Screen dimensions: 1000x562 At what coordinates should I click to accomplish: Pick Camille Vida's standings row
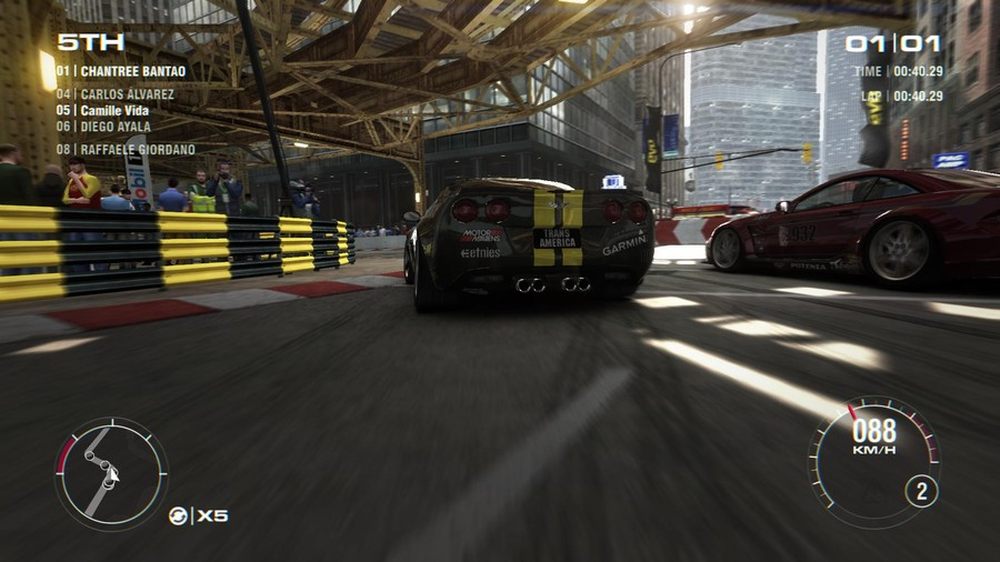click(x=106, y=110)
